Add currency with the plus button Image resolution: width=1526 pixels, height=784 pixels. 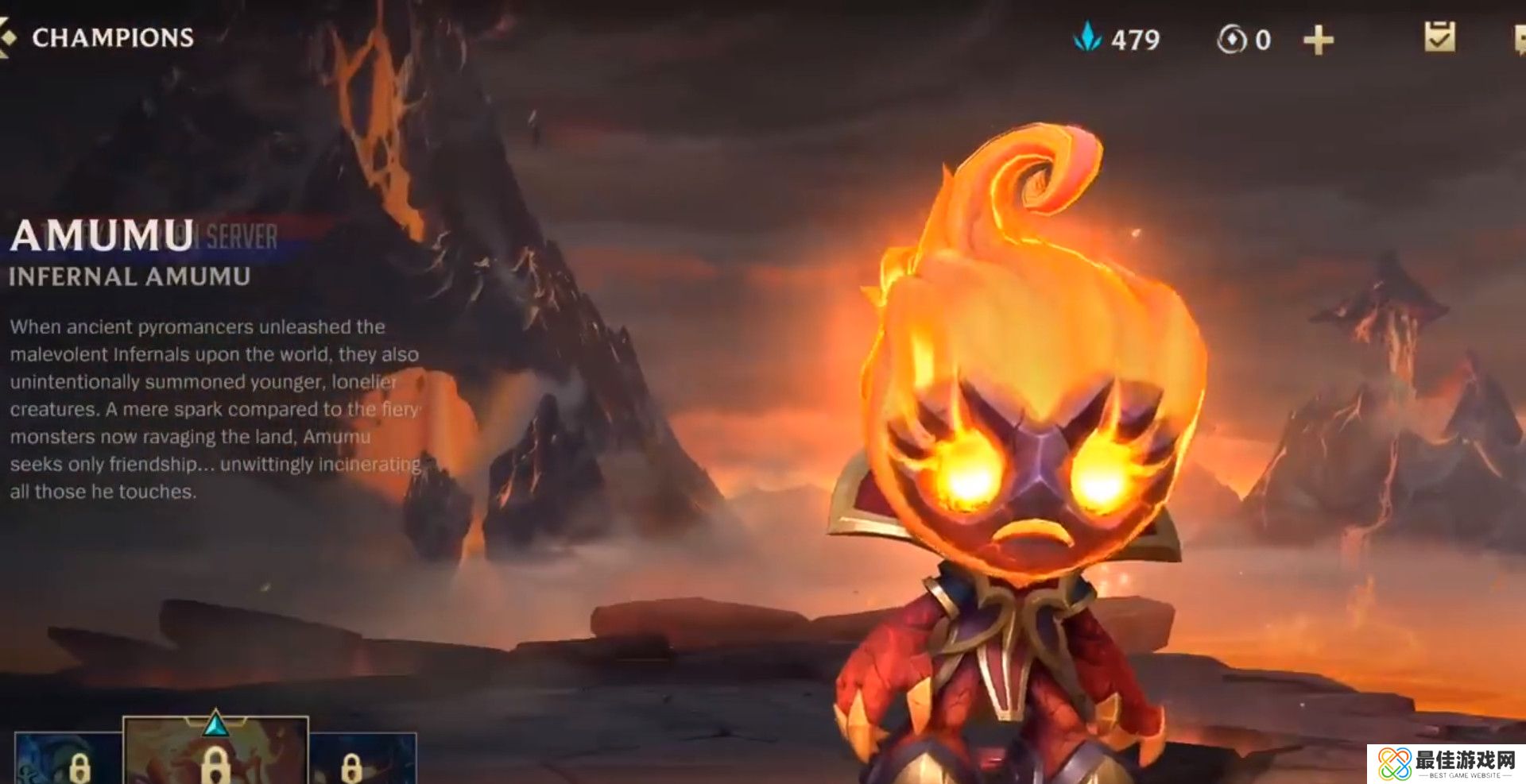[x=1318, y=40]
